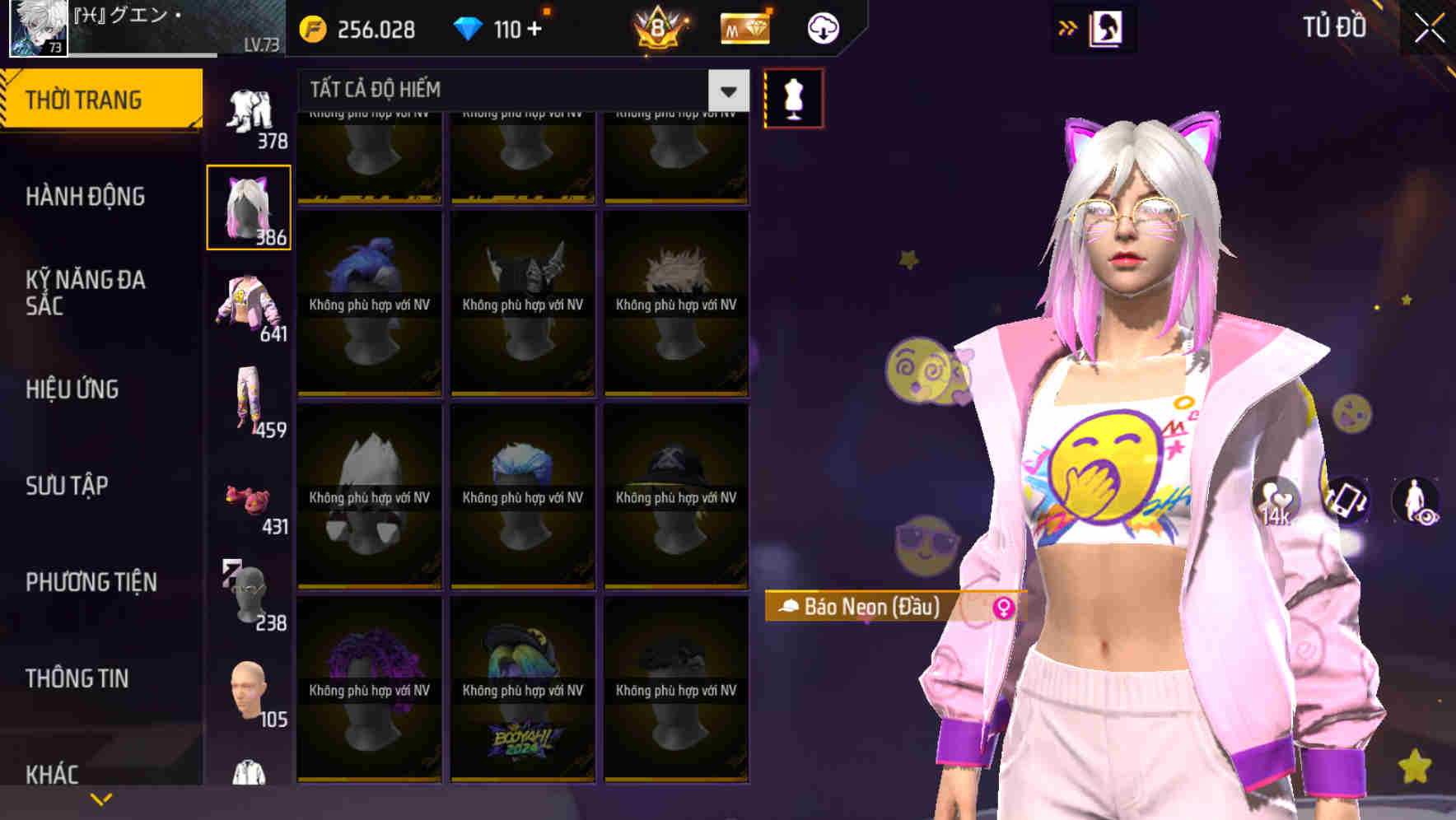Toggle the mannequin display view
This screenshot has height=820, width=1456.
point(793,96)
